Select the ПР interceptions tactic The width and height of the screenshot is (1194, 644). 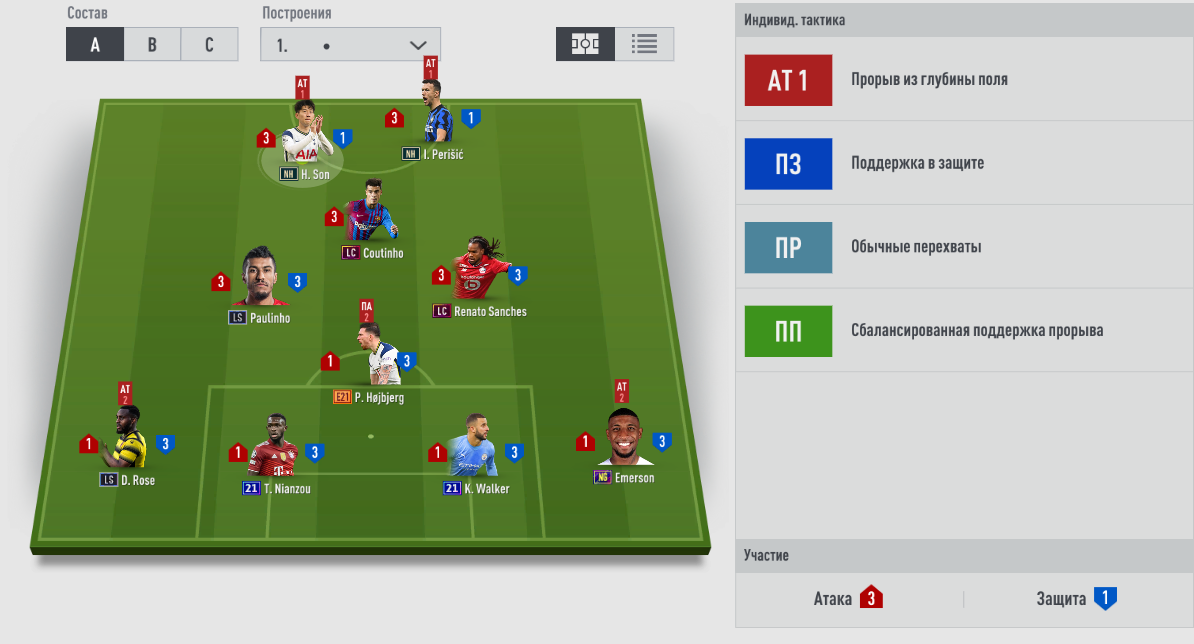pos(788,247)
